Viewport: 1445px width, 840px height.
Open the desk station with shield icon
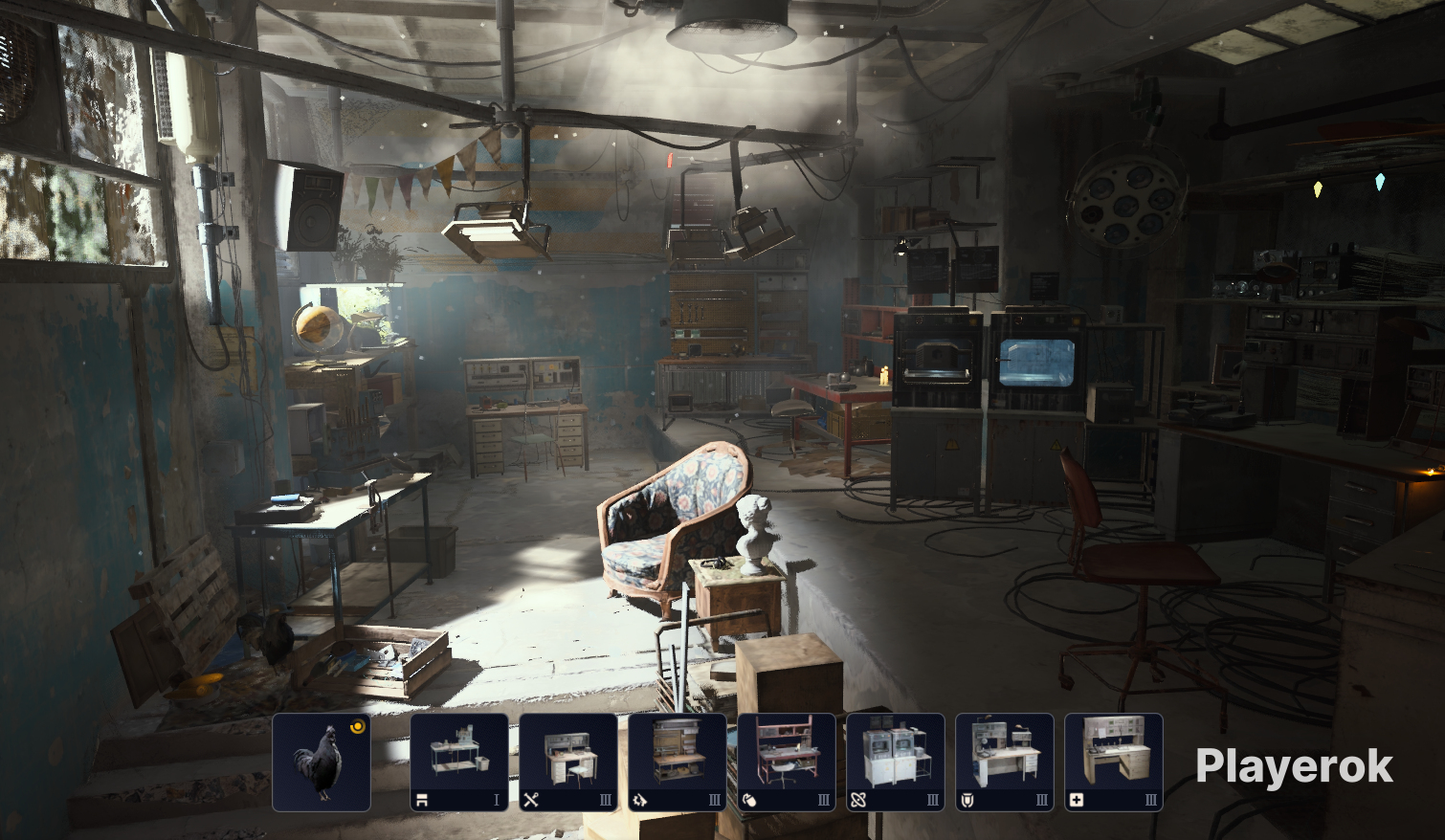pyautogui.click(x=1005, y=763)
